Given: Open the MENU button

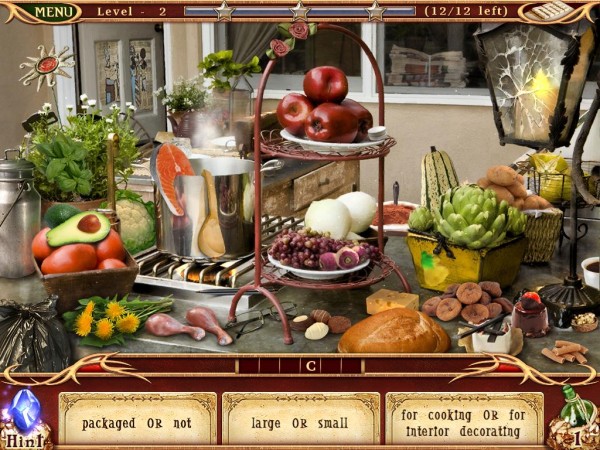Looking at the screenshot, I should [51, 12].
